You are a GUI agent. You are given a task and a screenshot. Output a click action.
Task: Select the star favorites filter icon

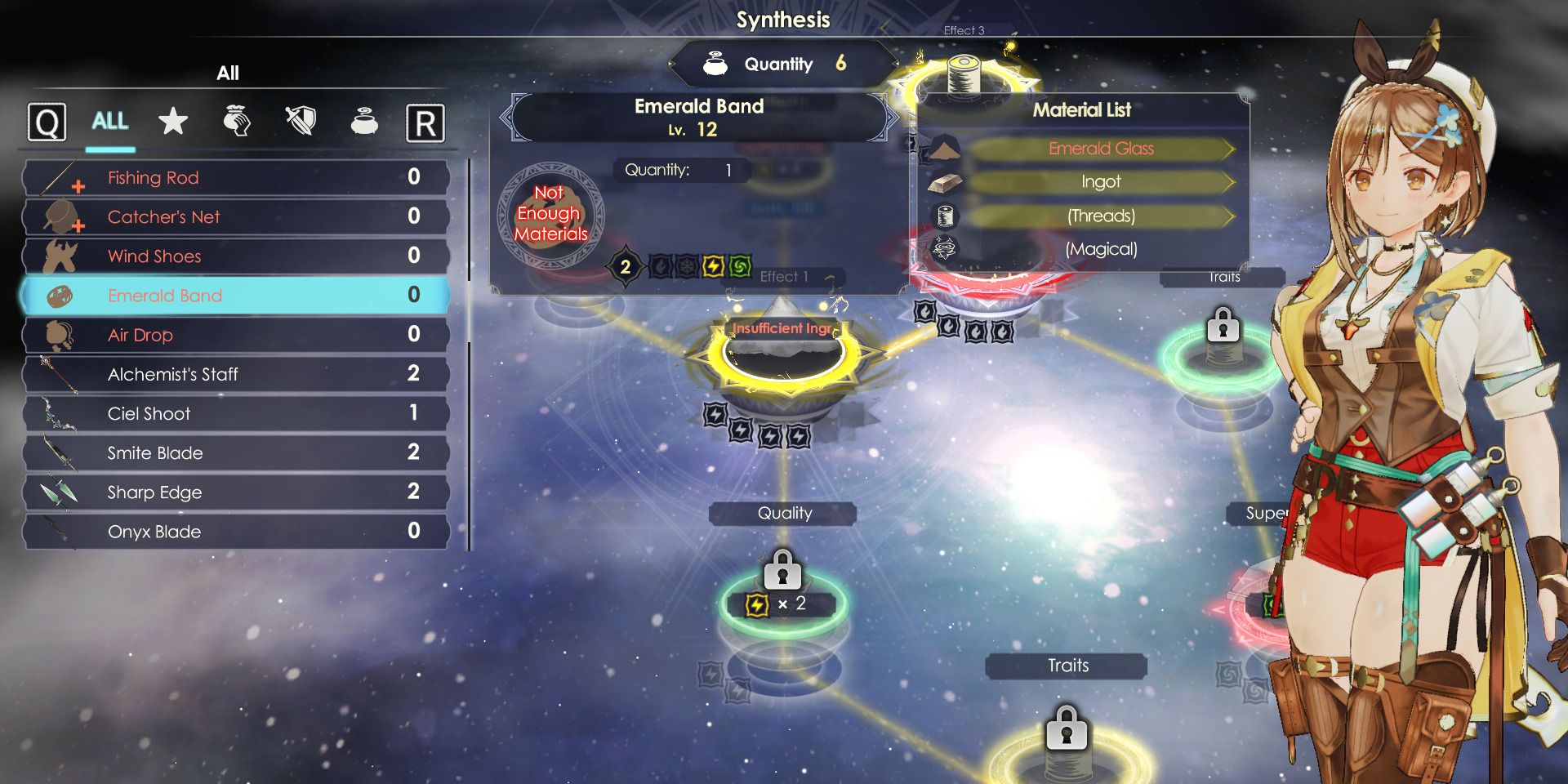[x=172, y=122]
